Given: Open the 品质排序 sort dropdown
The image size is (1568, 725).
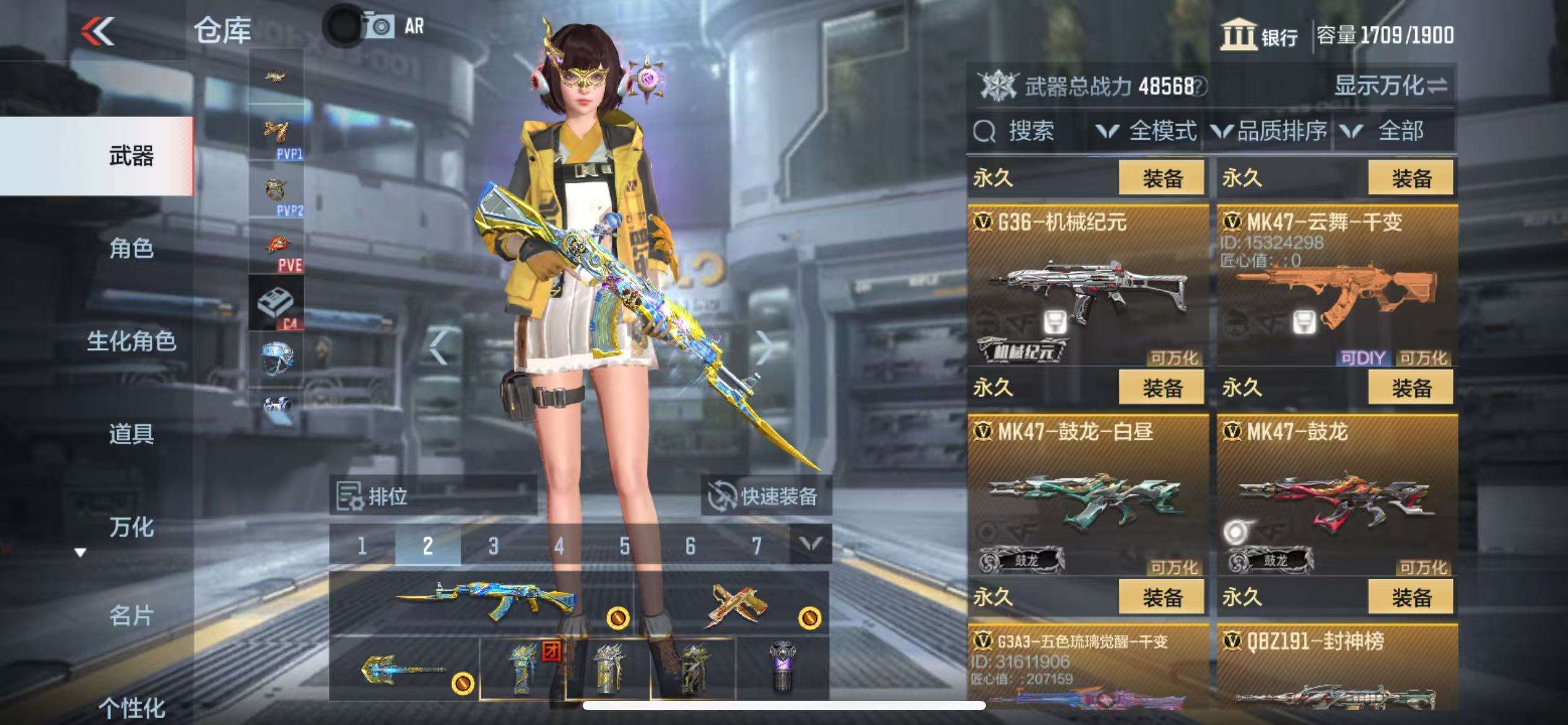Looking at the screenshot, I should [x=1270, y=131].
